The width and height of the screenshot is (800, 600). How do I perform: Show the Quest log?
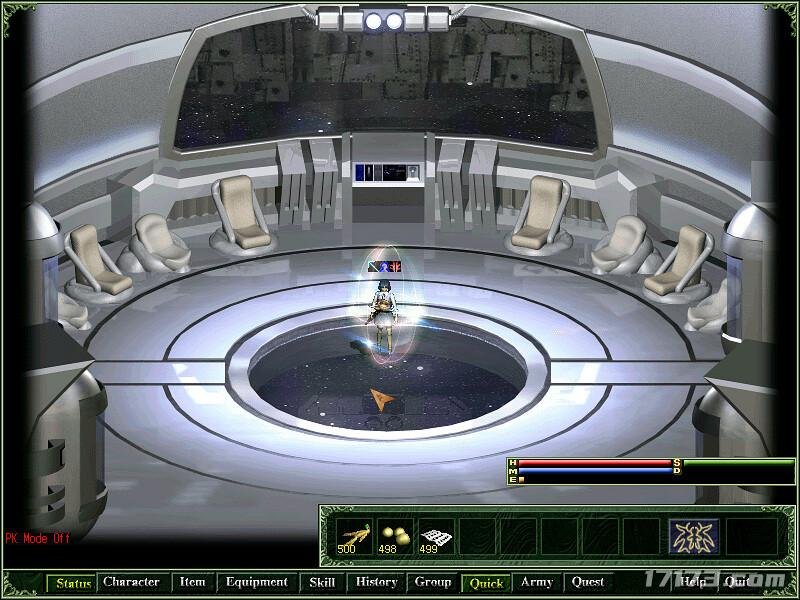pos(588,582)
